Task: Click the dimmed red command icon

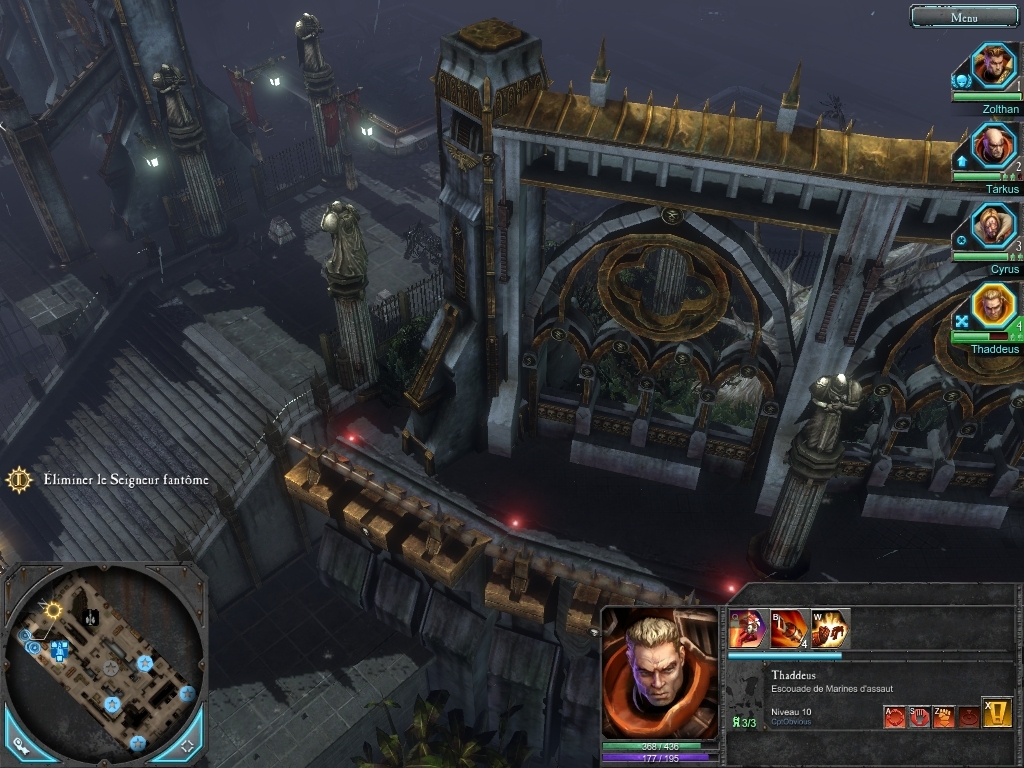Action: click(x=968, y=716)
